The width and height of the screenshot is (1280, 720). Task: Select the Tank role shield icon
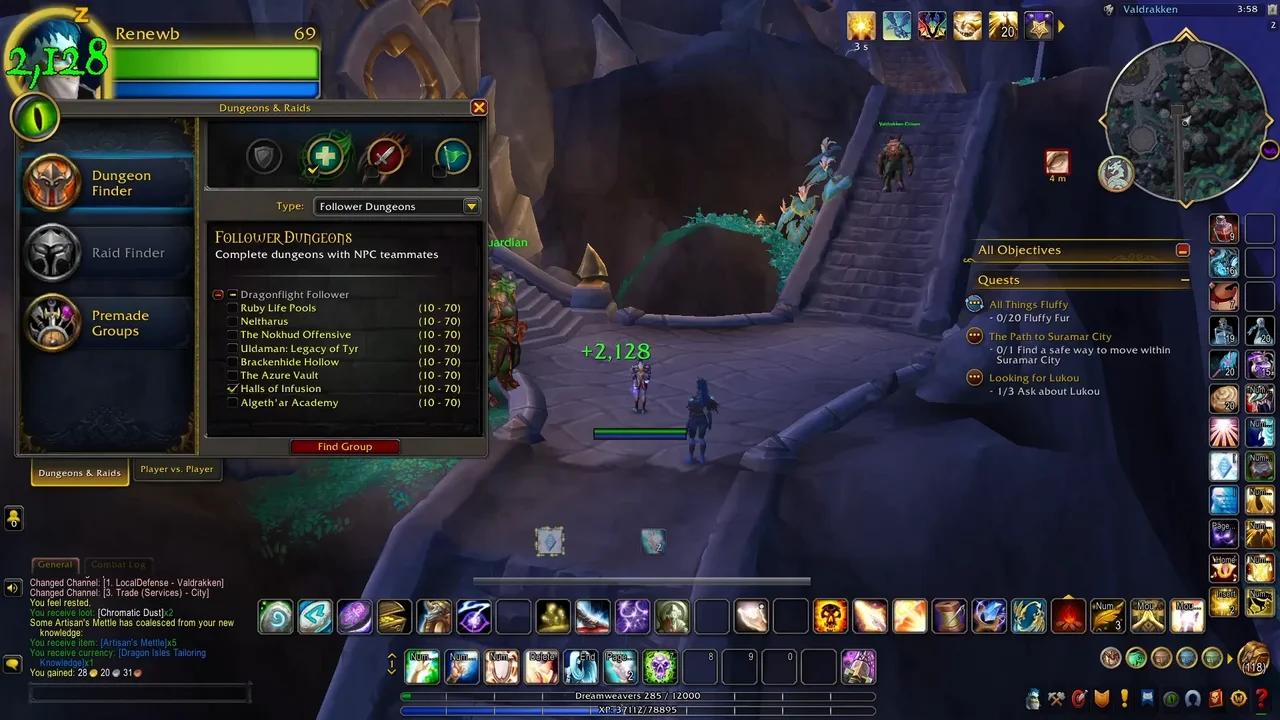262,156
